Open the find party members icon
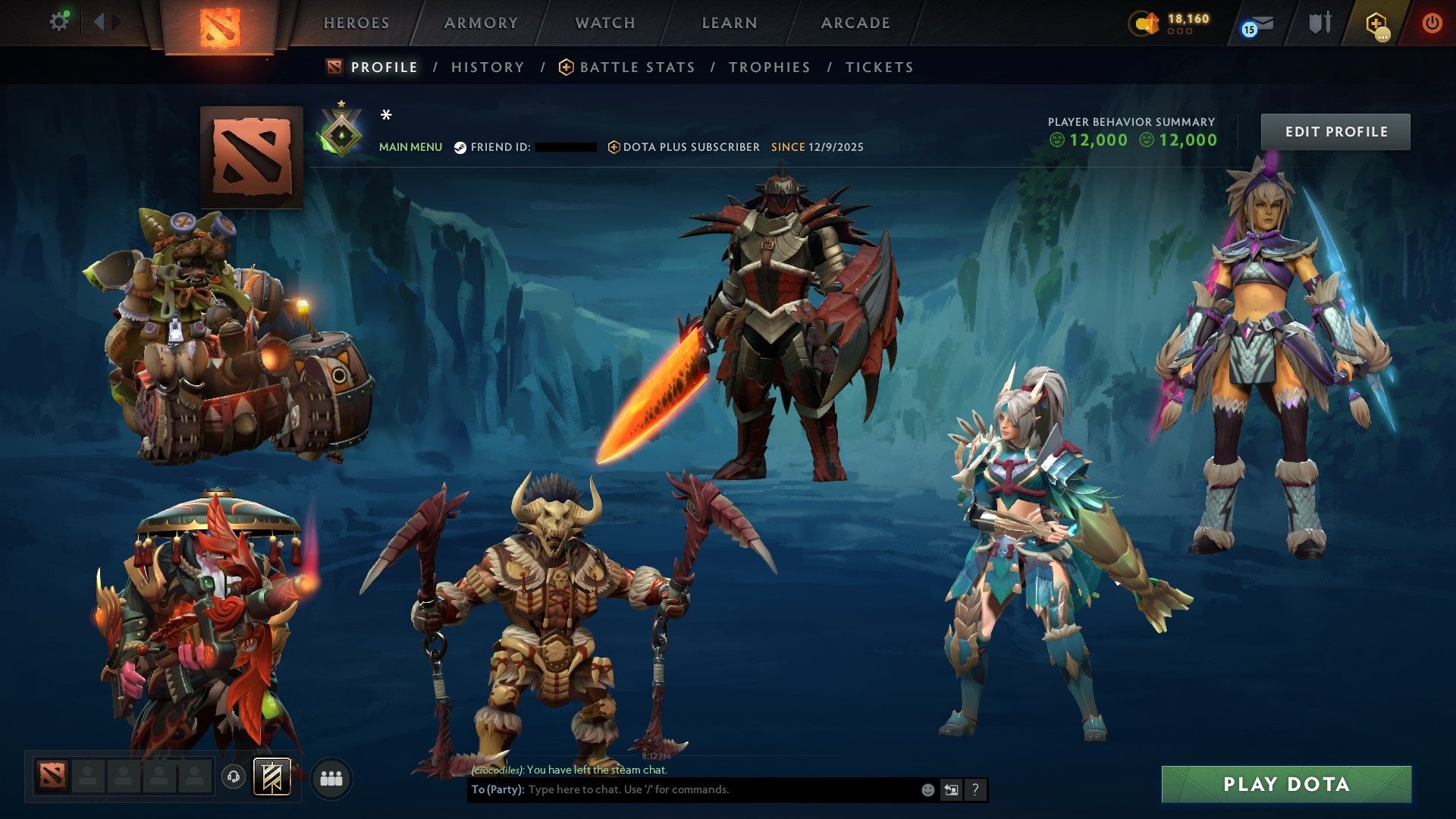The image size is (1456, 819). pos(331,777)
